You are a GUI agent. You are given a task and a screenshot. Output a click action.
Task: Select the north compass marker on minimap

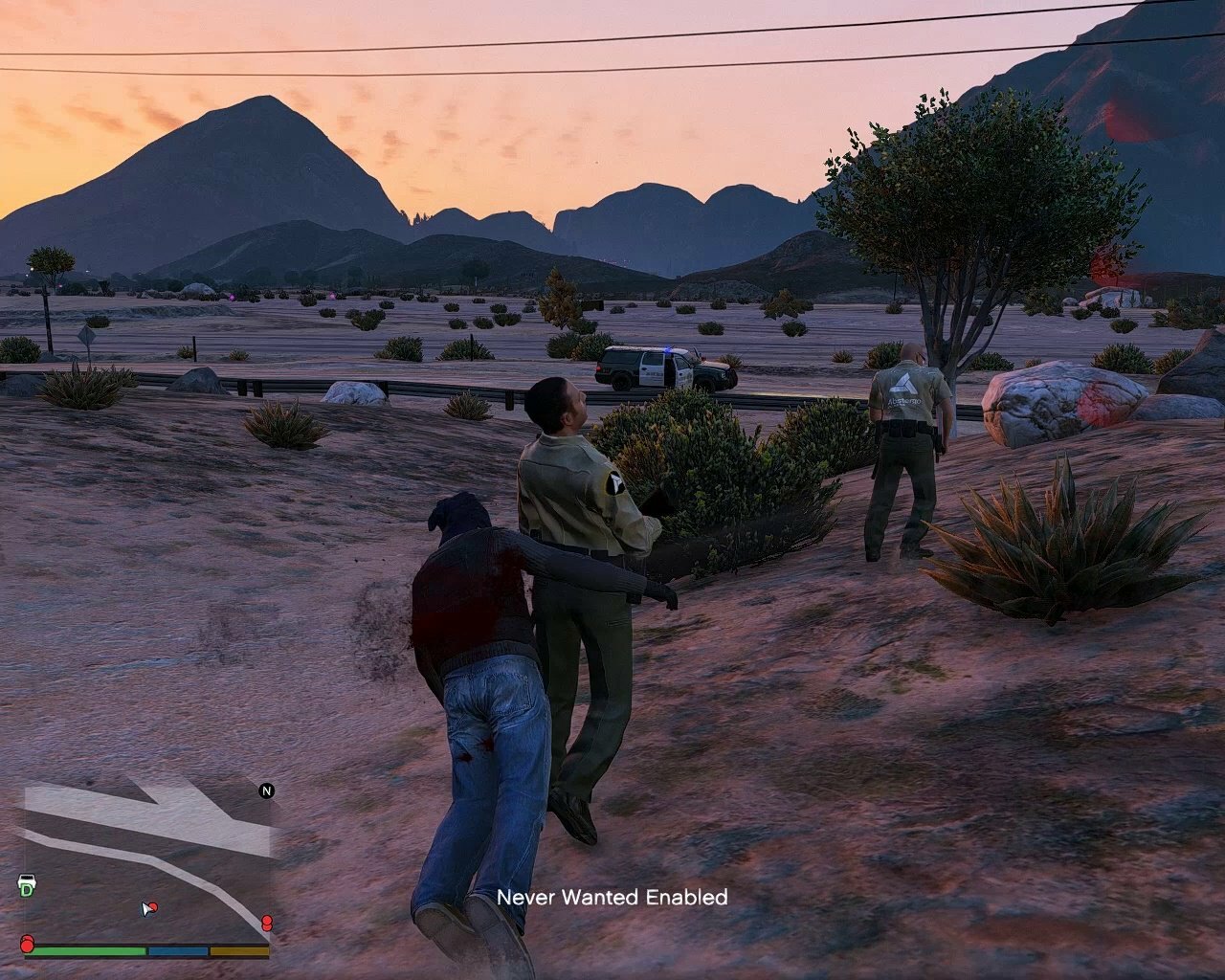tap(266, 791)
